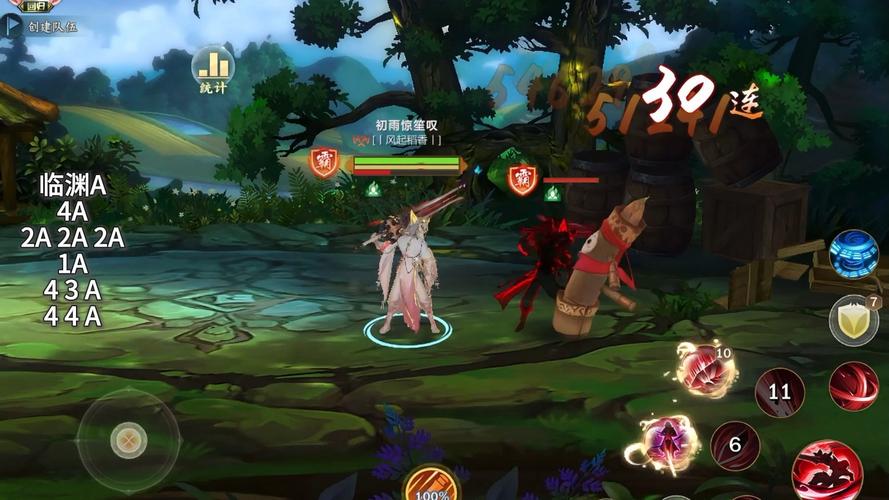This screenshot has width=889, height=500.
Task: Trigger the glowing red skill showing 10
Action: pyautogui.click(x=705, y=371)
